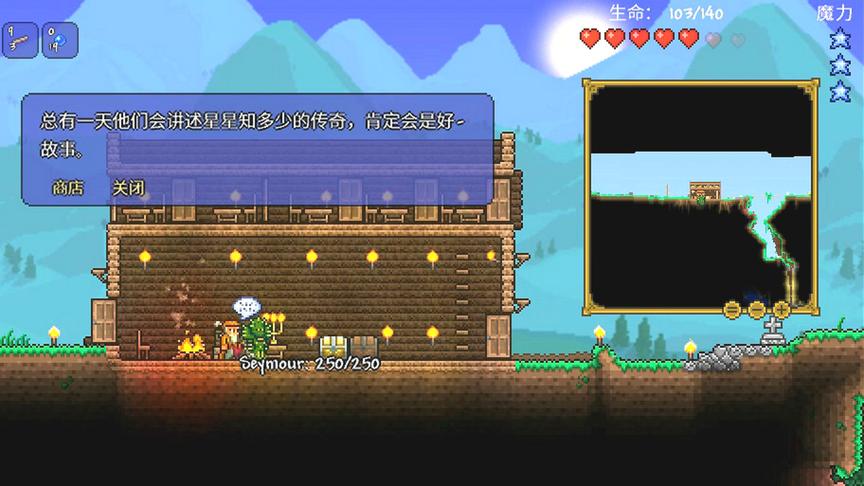Close the dialogue with 关闭
This screenshot has width=864, height=486.
tap(128, 187)
